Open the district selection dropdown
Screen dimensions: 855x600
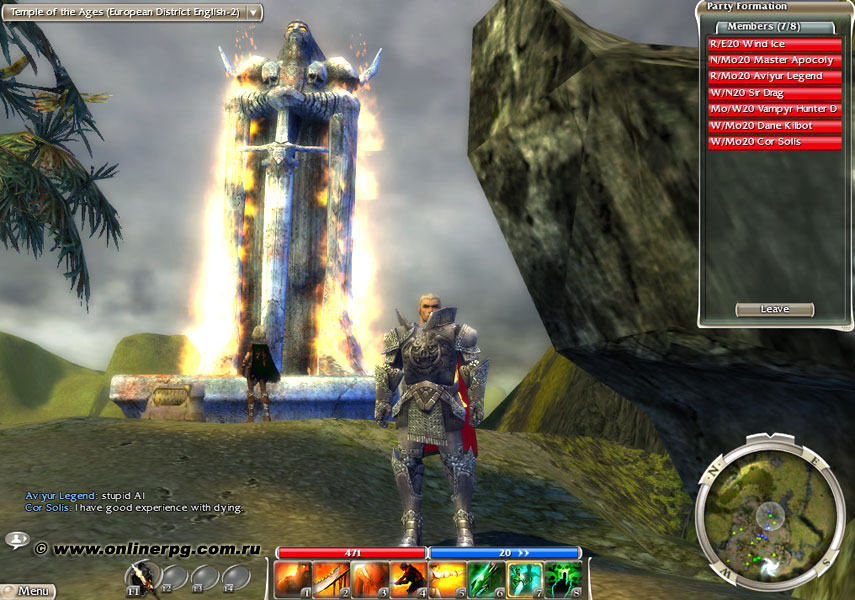[x=254, y=13]
